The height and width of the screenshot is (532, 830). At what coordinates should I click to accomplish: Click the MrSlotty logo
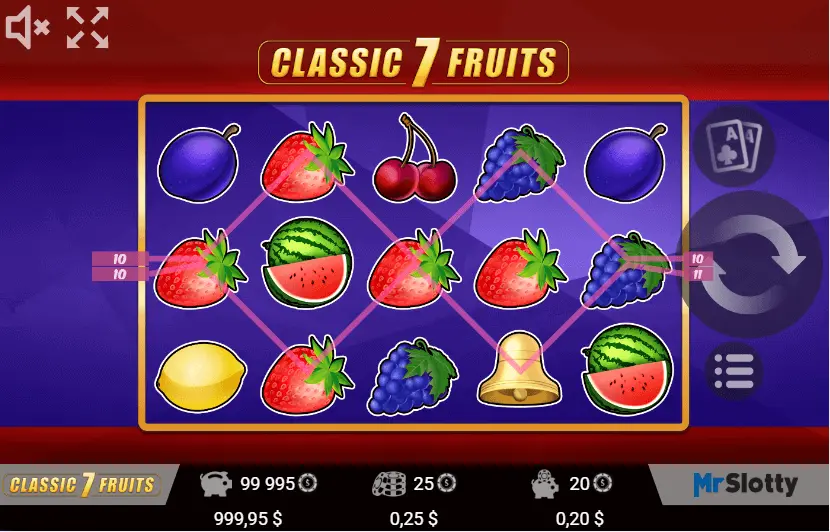click(x=745, y=485)
